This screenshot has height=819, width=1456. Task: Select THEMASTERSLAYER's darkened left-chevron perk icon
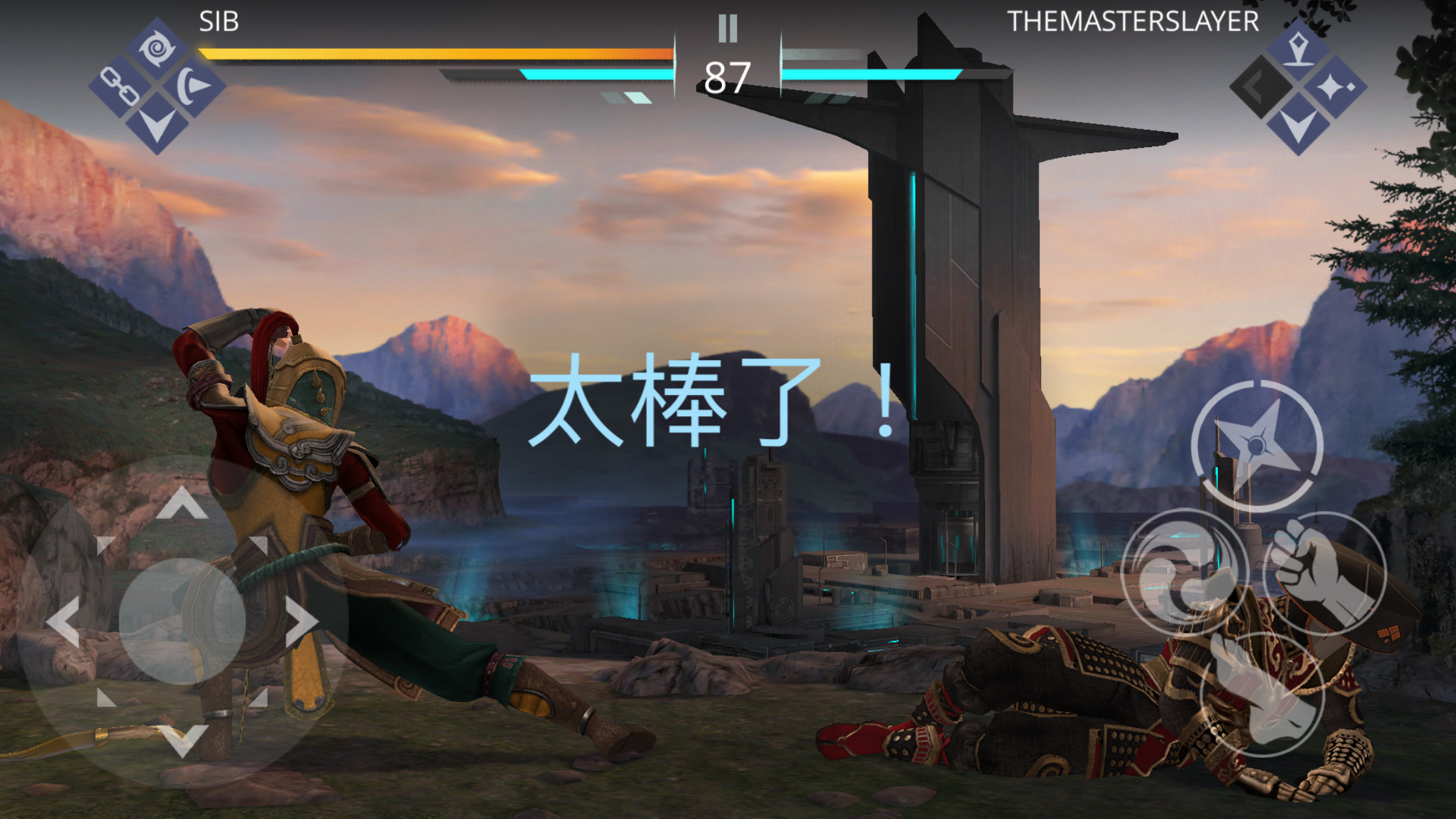click(x=1261, y=86)
